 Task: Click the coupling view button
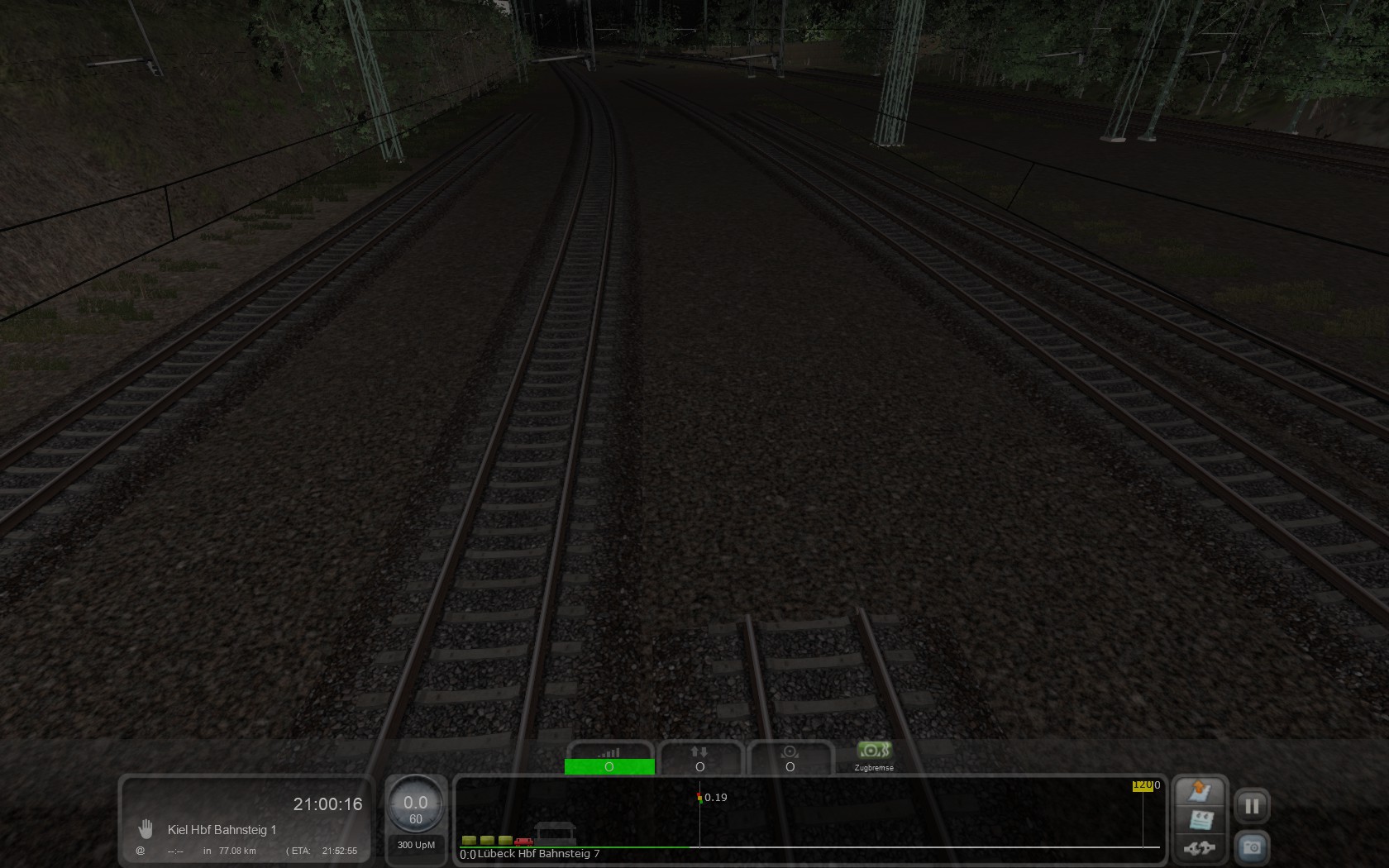click(1200, 847)
